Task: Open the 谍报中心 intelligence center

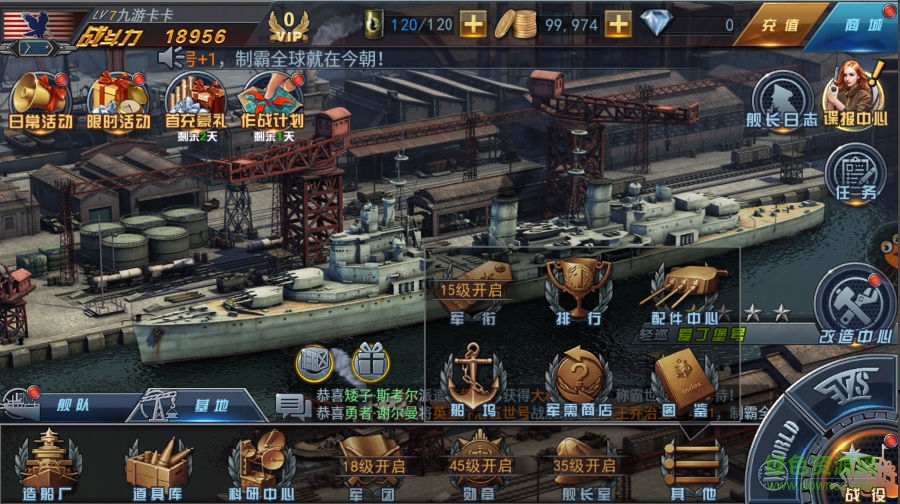Action: point(855,95)
